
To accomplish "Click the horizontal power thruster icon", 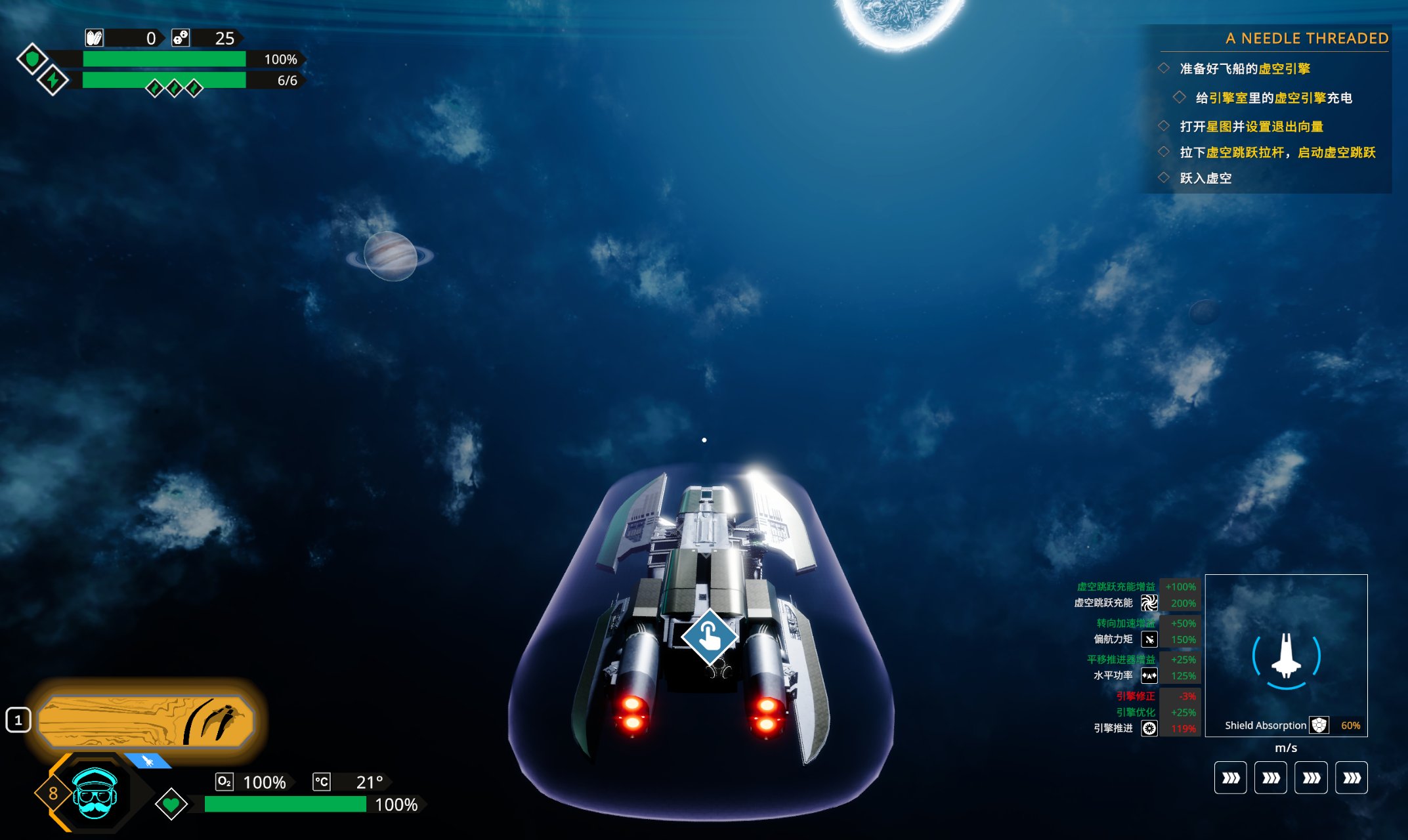I will click(x=1149, y=675).
